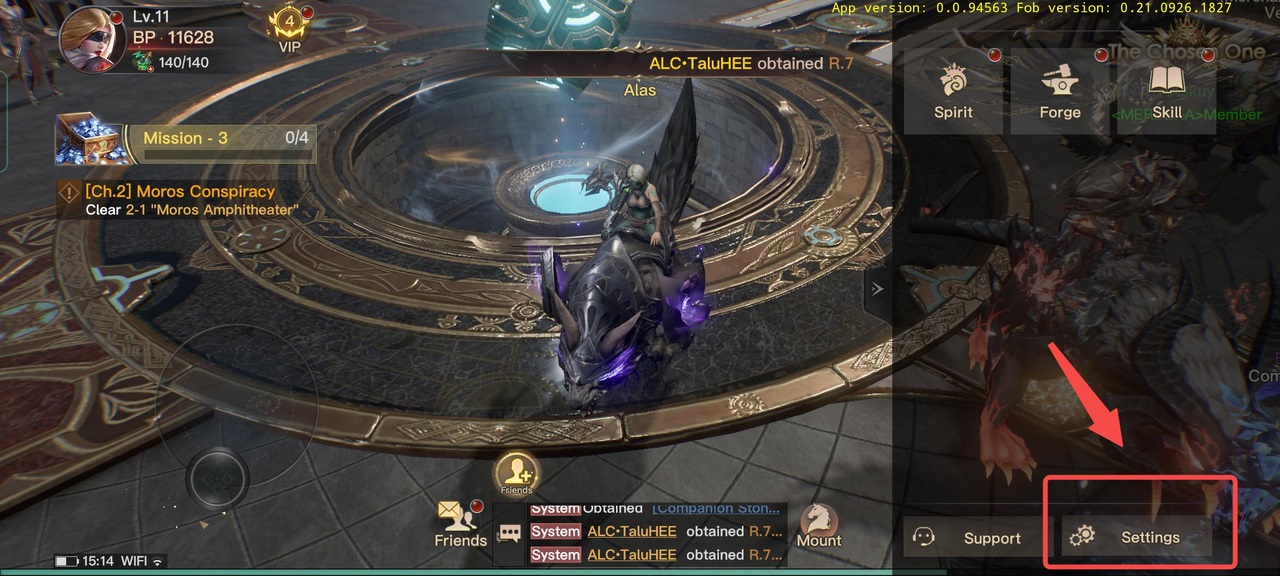Open the Settings menu

(1137, 538)
